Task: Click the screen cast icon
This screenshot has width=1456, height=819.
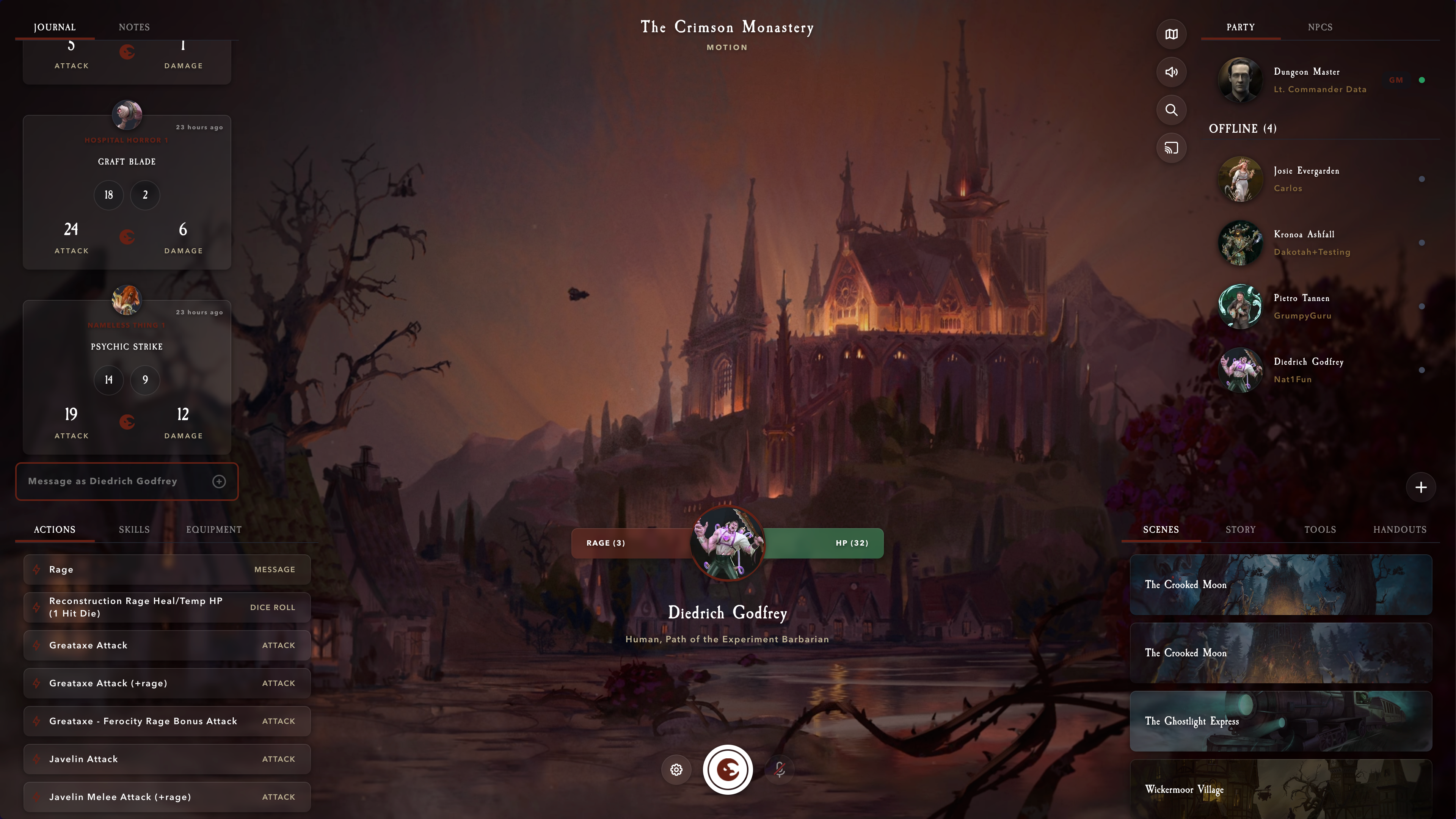Action: (1171, 148)
